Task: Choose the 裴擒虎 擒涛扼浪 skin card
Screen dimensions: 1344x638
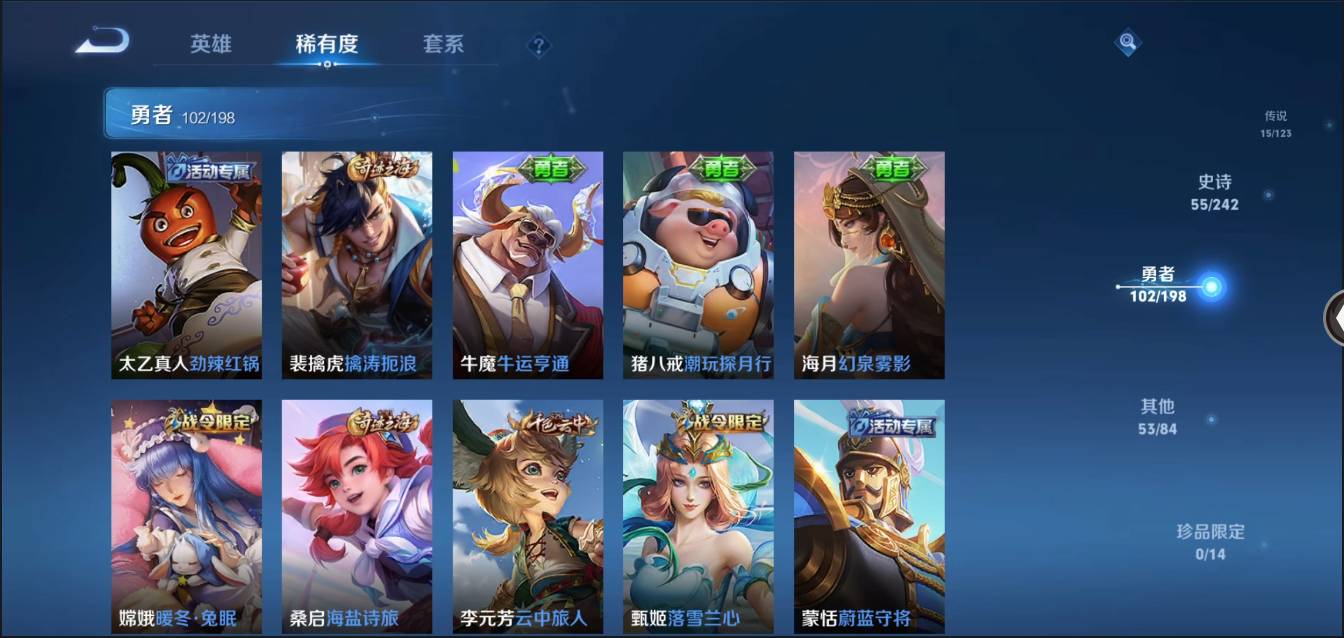Action: click(x=357, y=265)
